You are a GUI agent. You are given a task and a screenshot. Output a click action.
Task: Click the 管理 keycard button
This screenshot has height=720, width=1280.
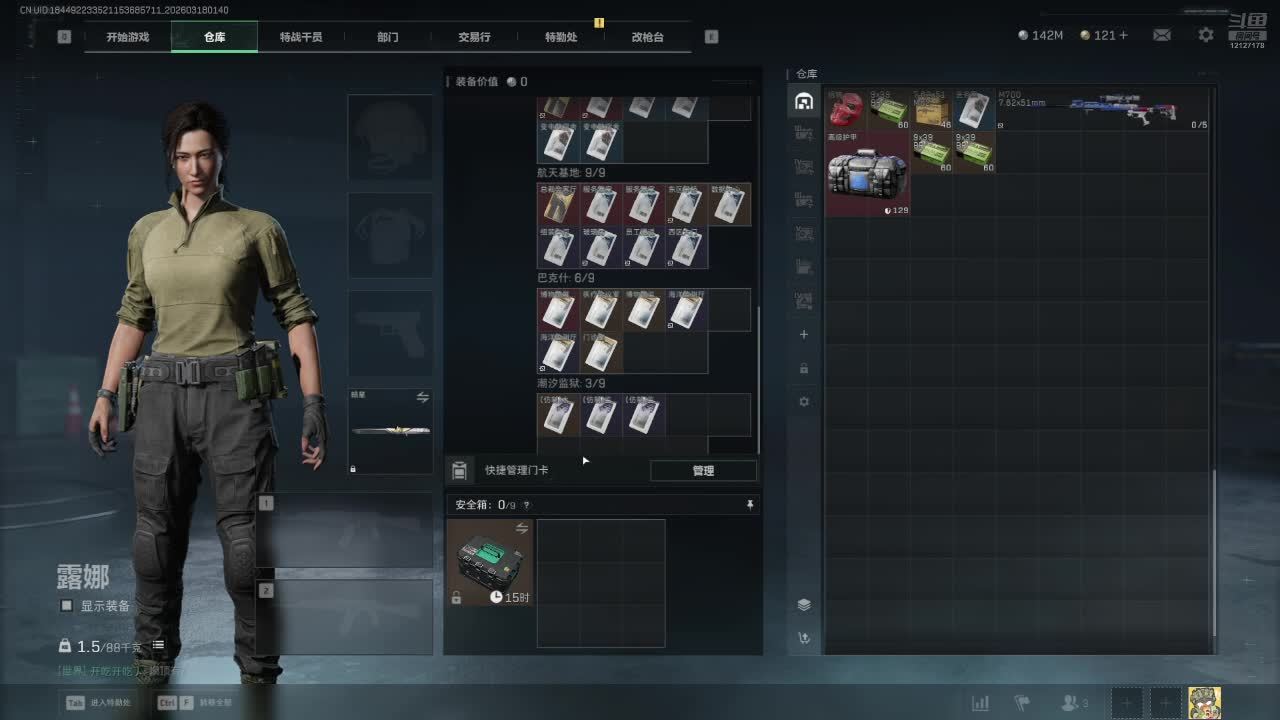(x=703, y=470)
